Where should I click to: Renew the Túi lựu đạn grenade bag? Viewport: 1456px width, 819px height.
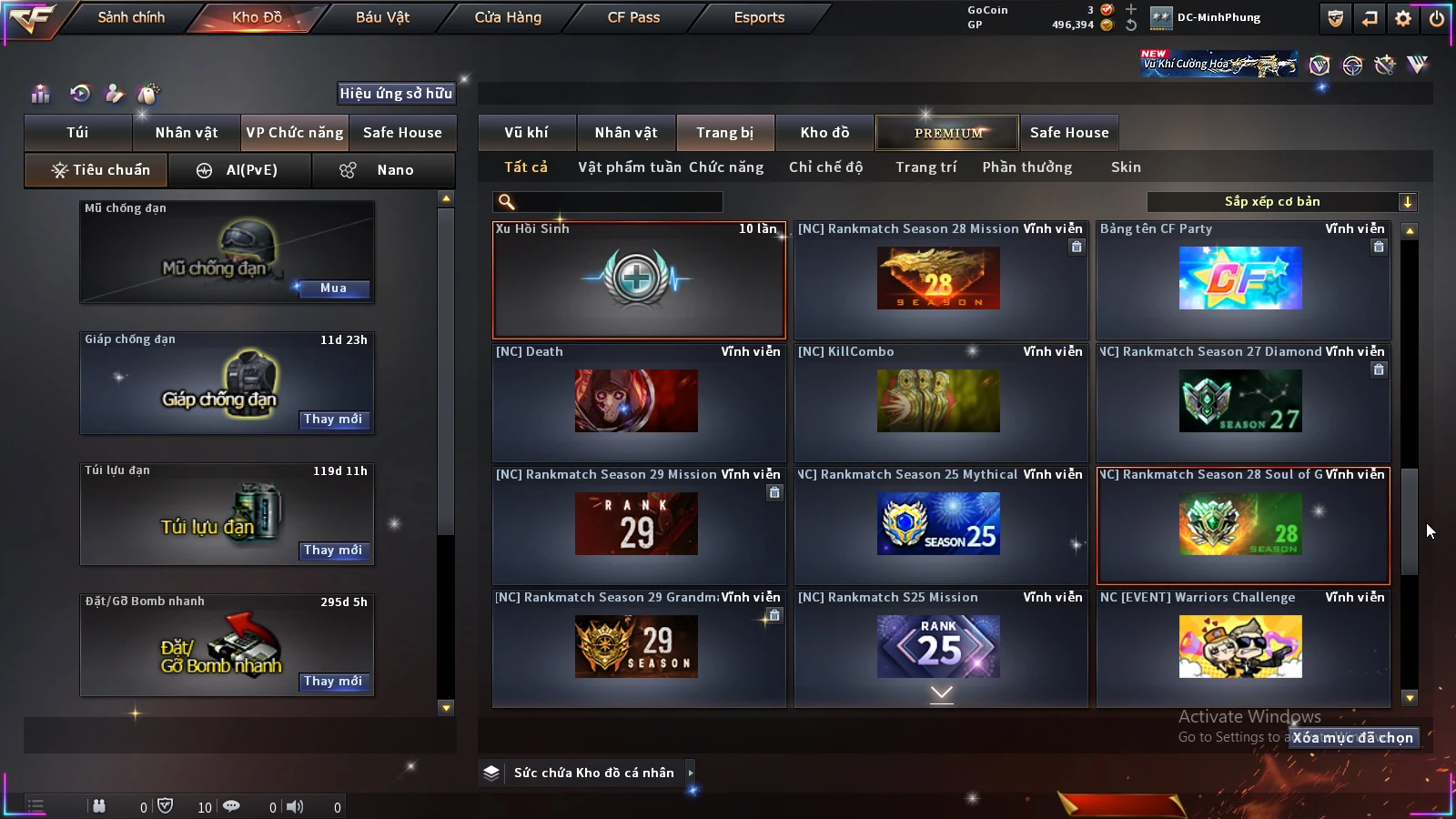pyautogui.click(x=333, y=551)
